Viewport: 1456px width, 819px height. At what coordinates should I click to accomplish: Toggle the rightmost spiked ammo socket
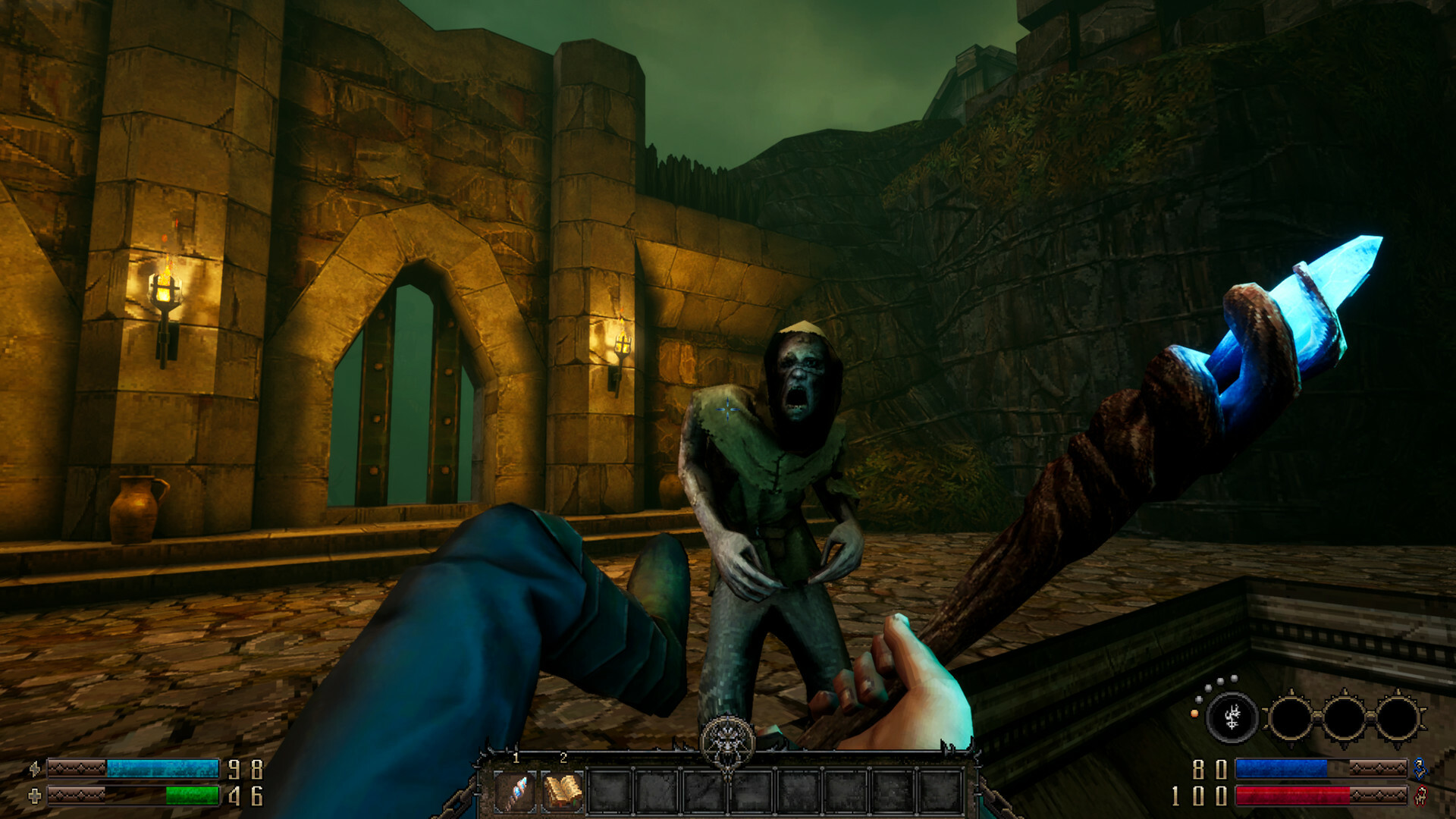point(1398,717)
